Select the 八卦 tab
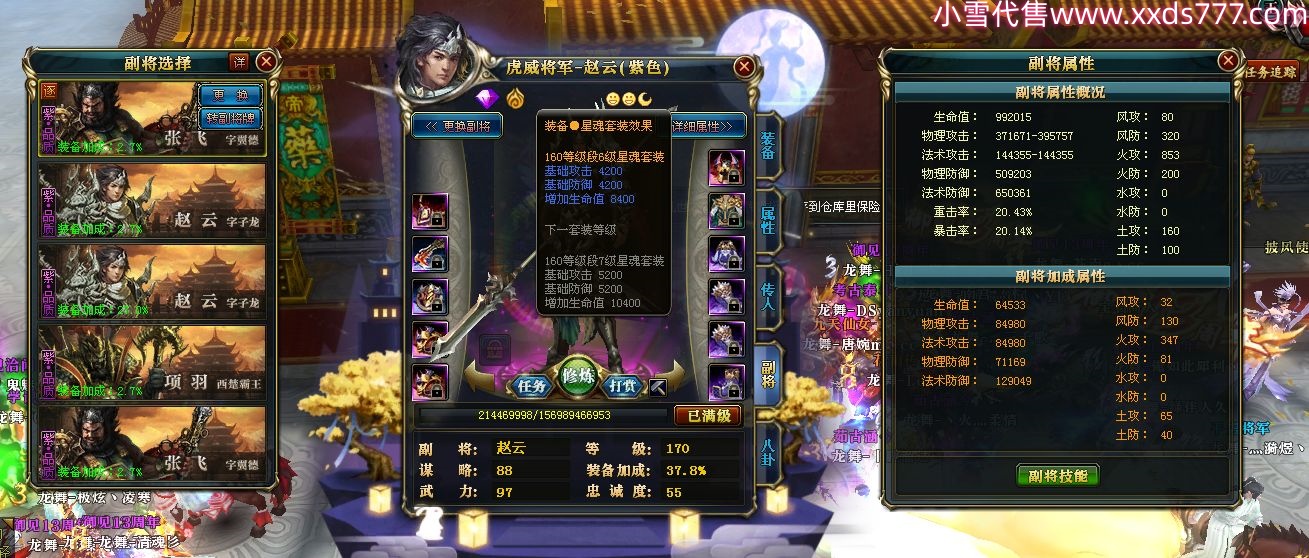Screen dimensions: 1309x558 pos(768,448)
